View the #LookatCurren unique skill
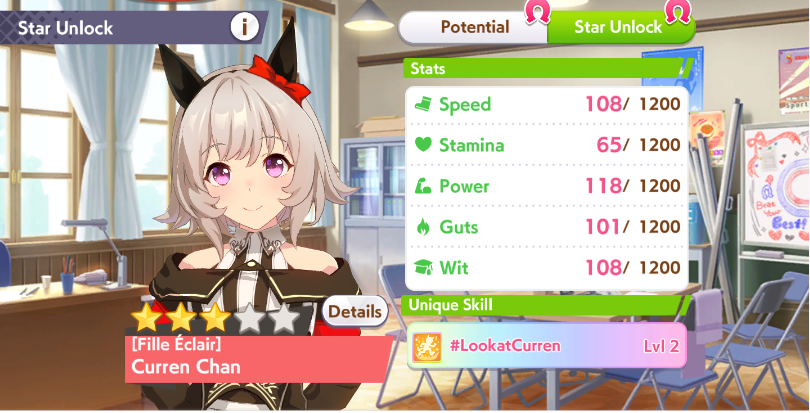This screenshot has width=810, height=413. (546, 346)
